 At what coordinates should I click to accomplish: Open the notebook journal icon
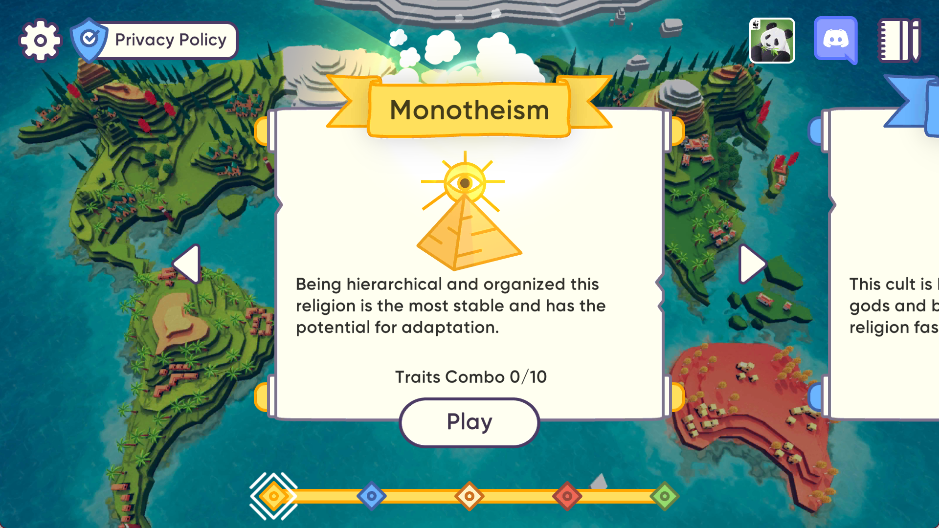tap(899, 41)
